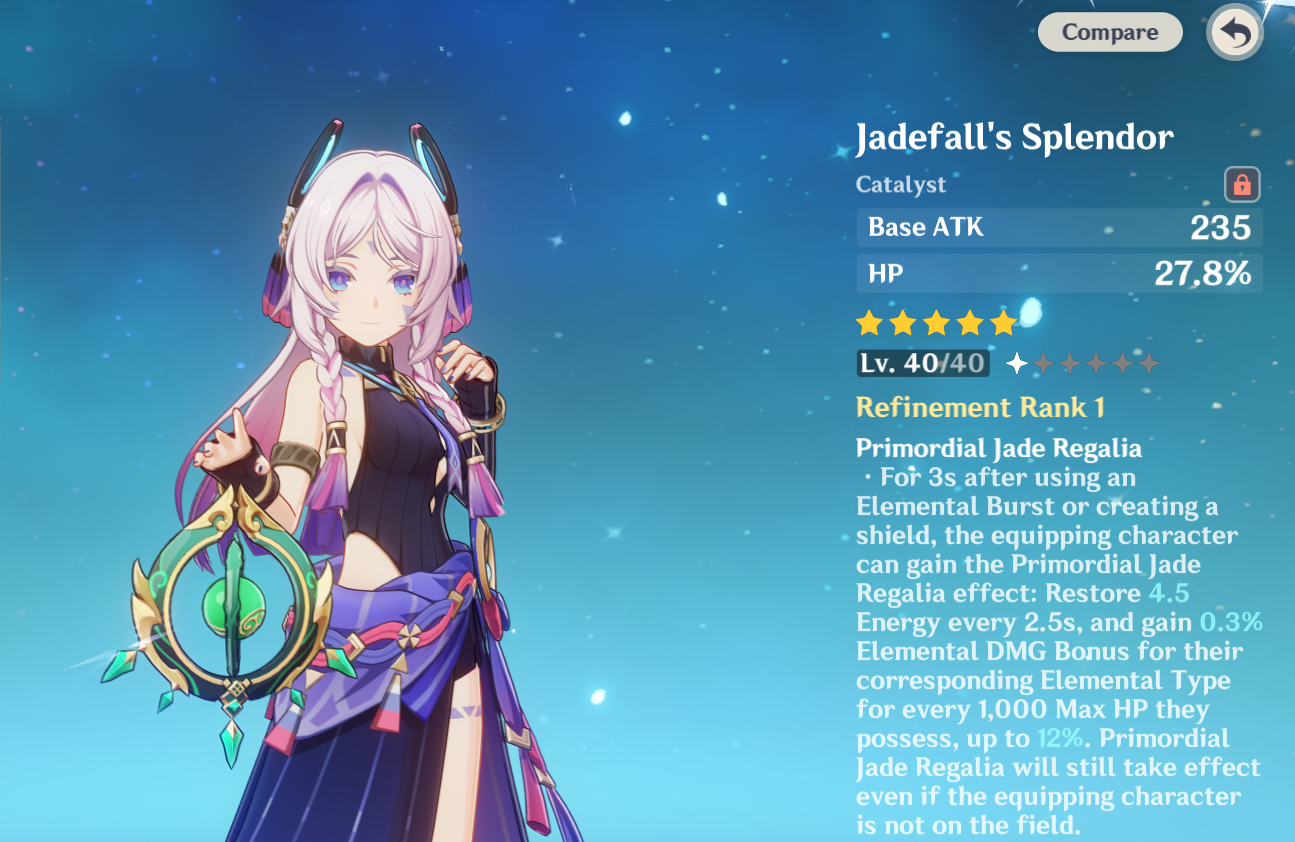Select the last gray ascension star

pos(1148,364)
